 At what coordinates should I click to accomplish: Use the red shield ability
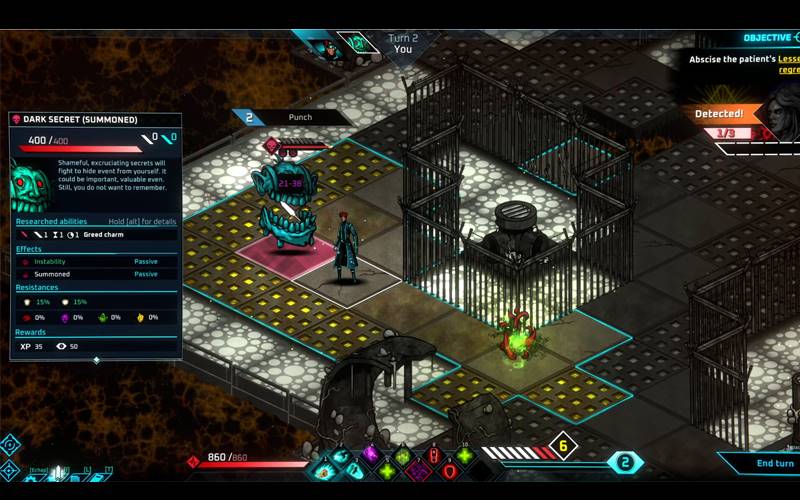click(x=449, y=470)
